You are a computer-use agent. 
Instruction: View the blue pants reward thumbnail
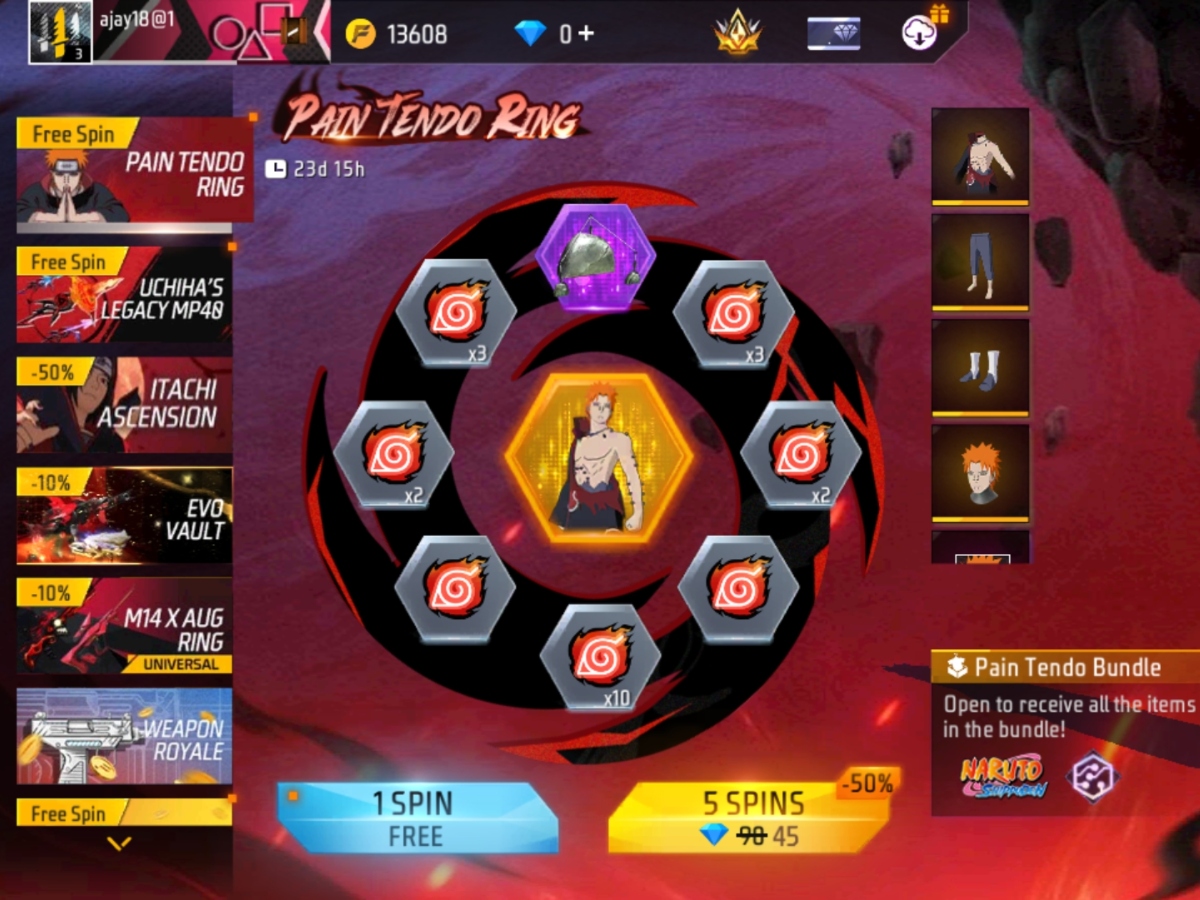[x=980, y=262]
